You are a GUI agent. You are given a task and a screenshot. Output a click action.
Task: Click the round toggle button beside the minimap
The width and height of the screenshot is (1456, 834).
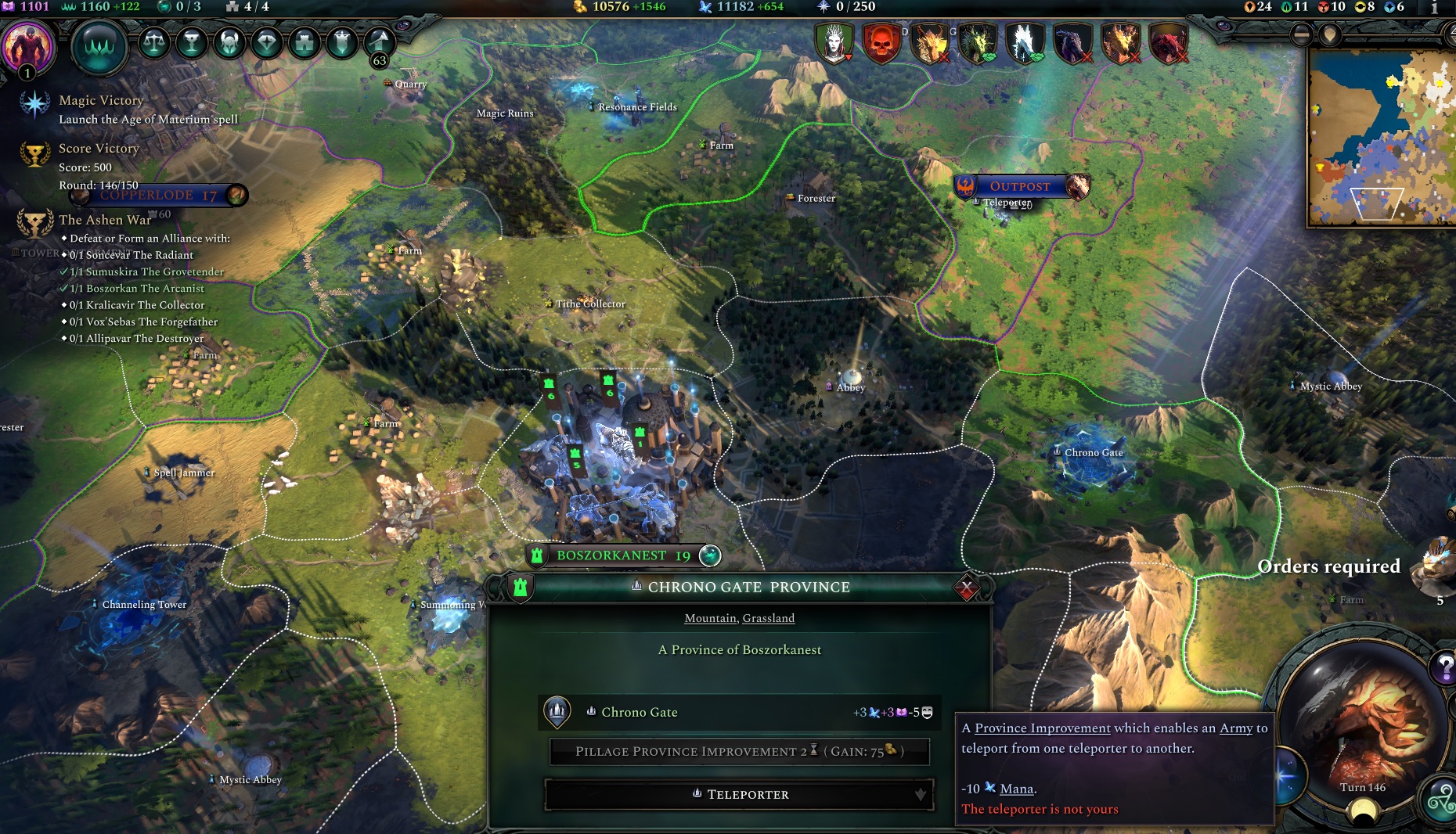pos(1301,34)
